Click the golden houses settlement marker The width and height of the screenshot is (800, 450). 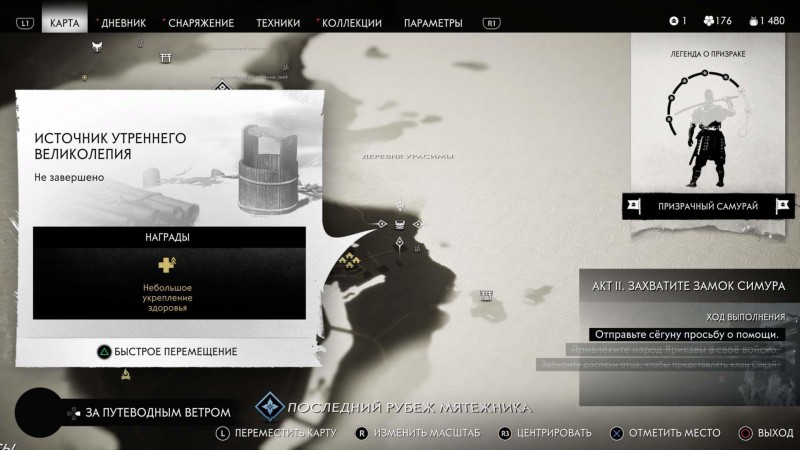[x=349, y=261]
